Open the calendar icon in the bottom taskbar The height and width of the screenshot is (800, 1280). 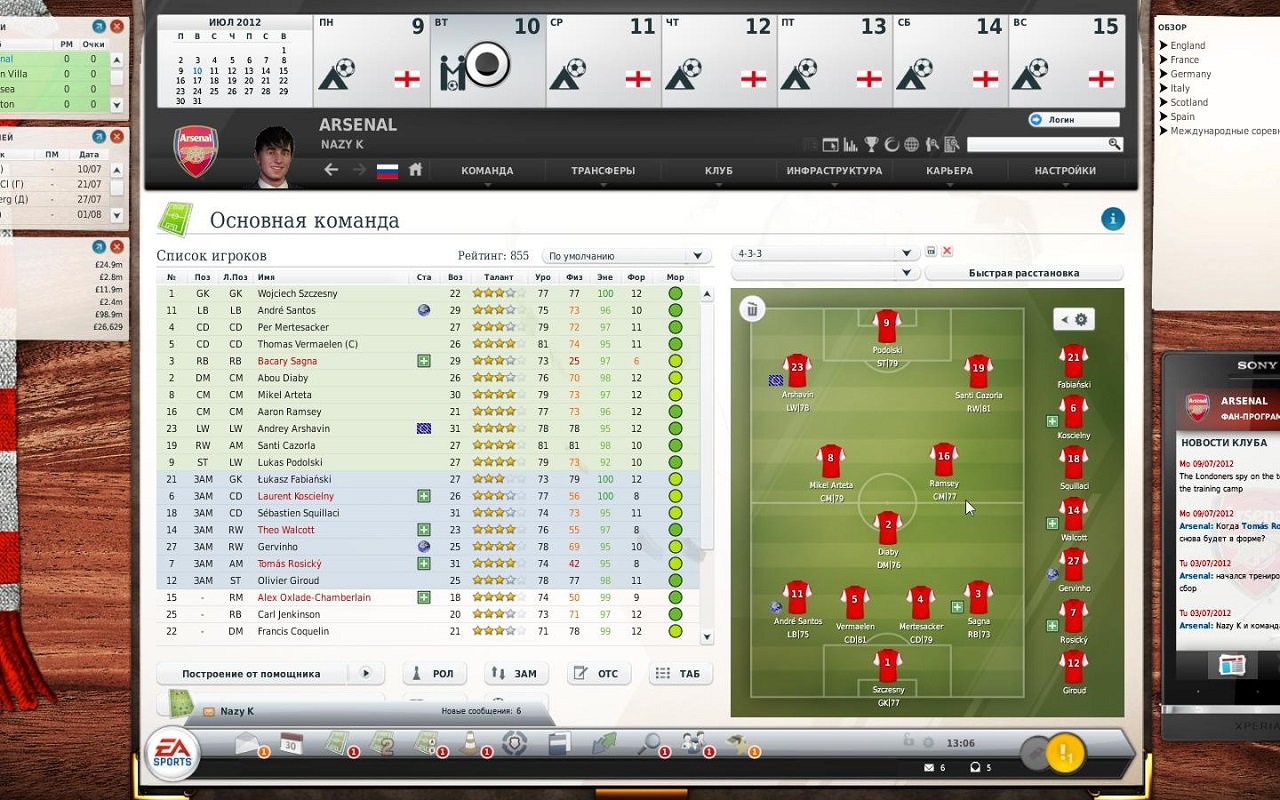tap(290, 743)
